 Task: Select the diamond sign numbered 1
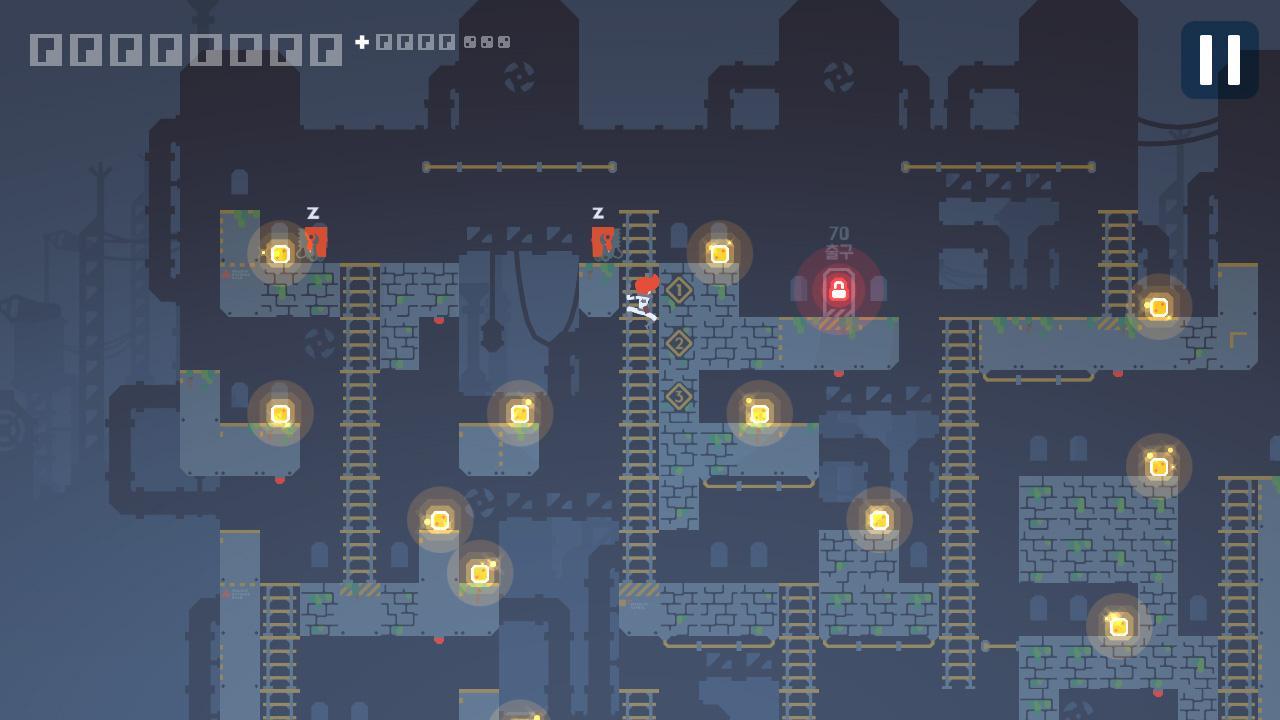point(678,287)
